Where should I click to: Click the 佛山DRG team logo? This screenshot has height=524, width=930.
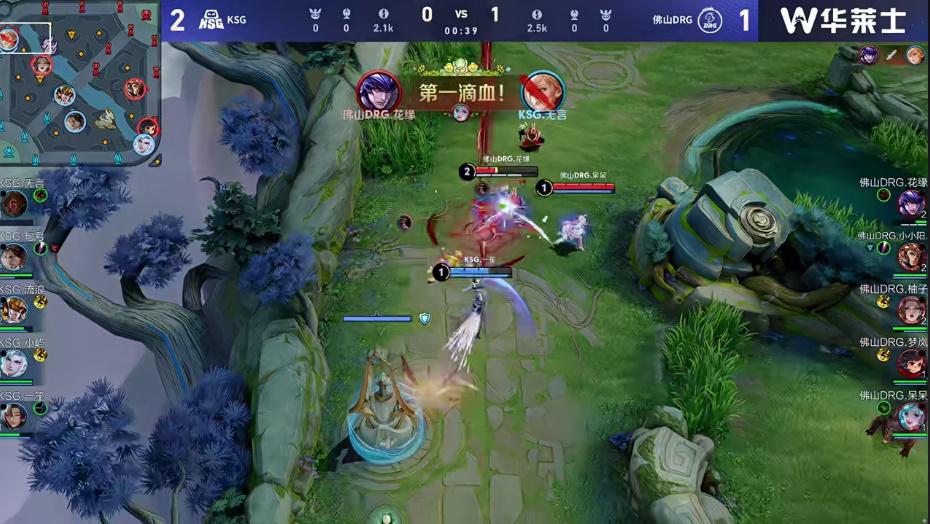coord(709,19)
